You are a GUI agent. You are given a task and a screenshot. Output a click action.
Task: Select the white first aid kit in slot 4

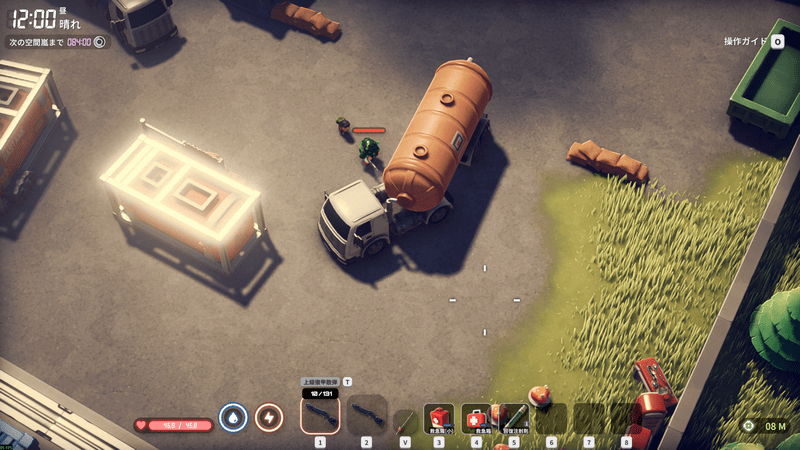[476, 417]
